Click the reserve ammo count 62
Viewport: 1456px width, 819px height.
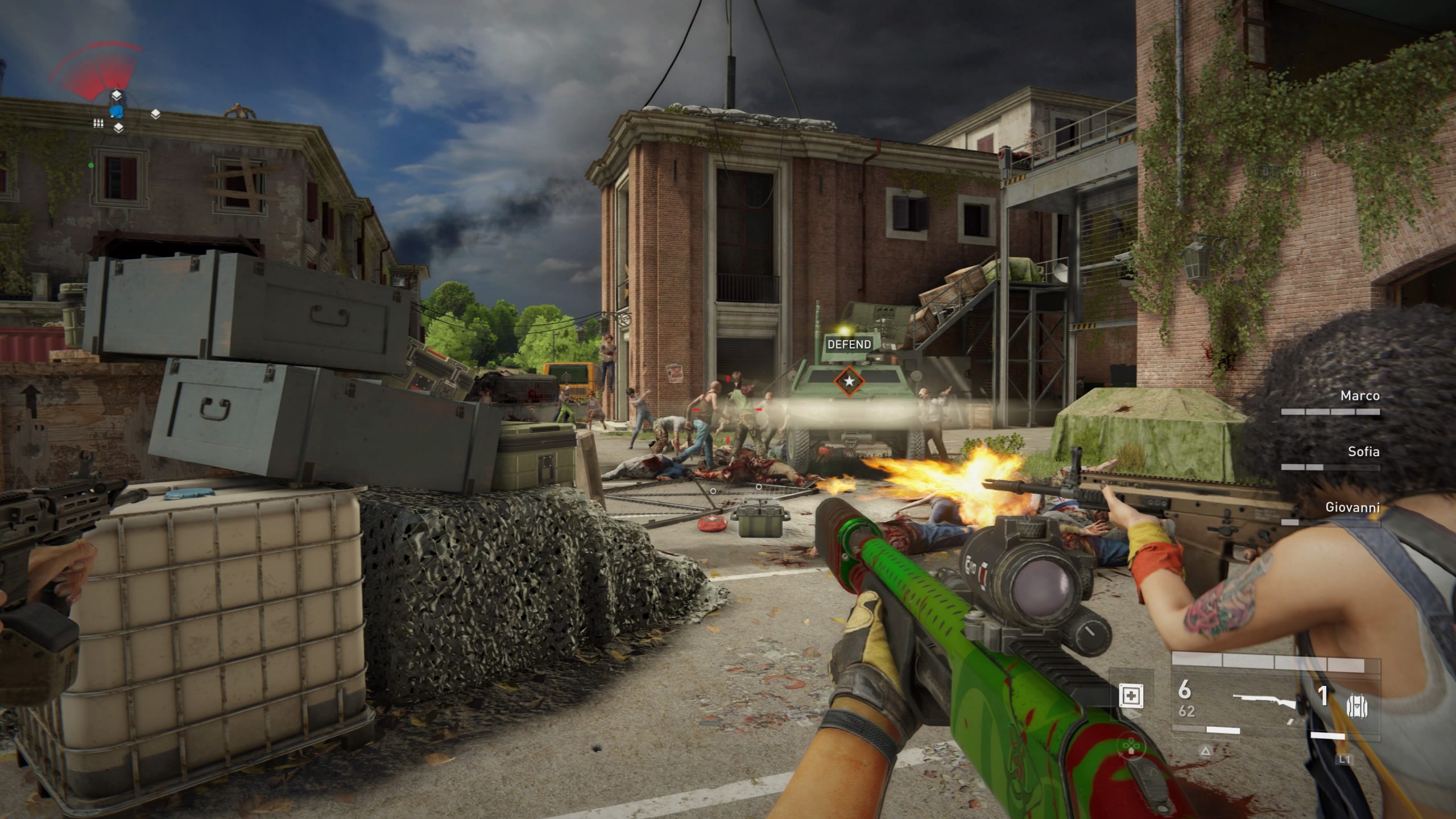click(1186, 711)
